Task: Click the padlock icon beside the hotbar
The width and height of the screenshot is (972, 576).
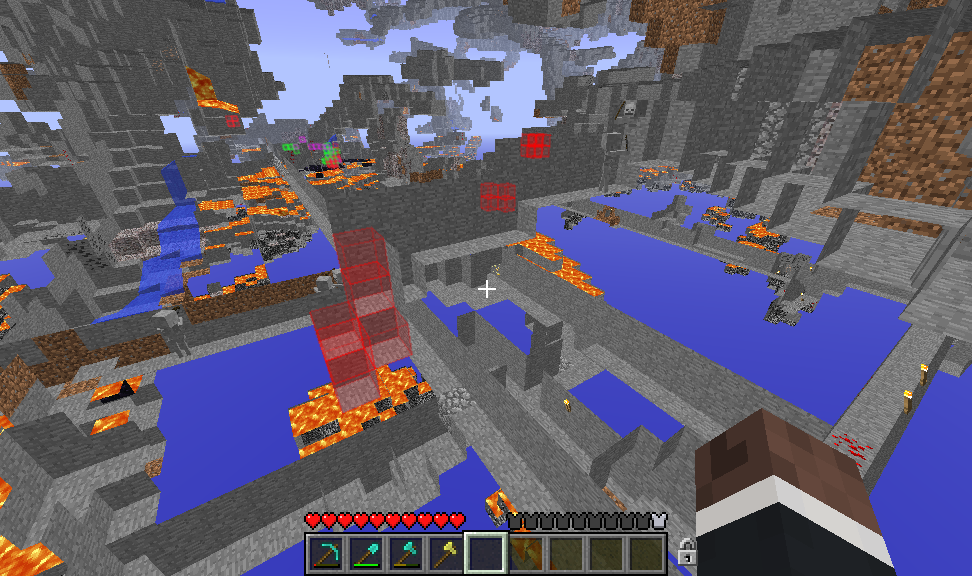Action: pyautogui.click(x=686, y=551)
